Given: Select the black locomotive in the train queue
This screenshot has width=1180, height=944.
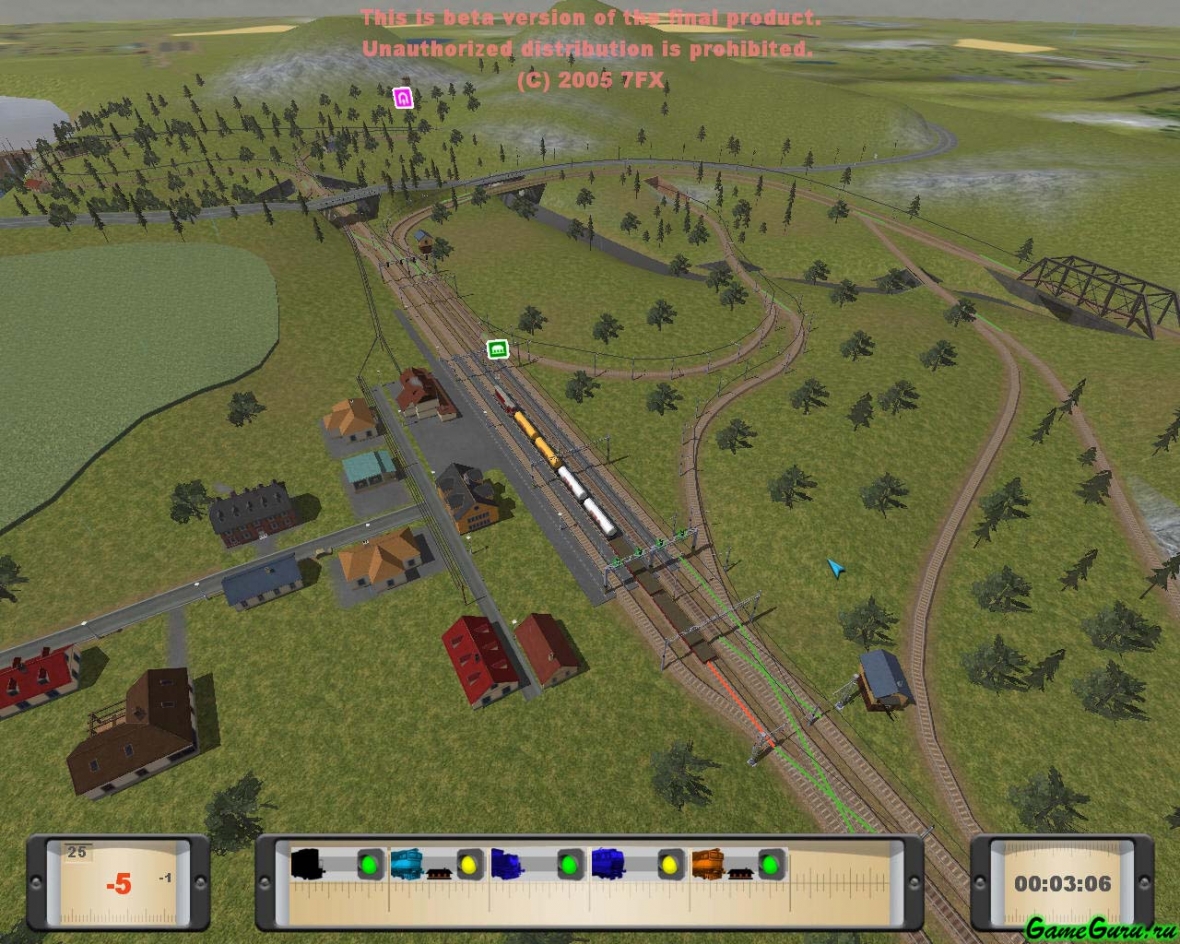Looking at the screenshot, I should pos(308,863).
